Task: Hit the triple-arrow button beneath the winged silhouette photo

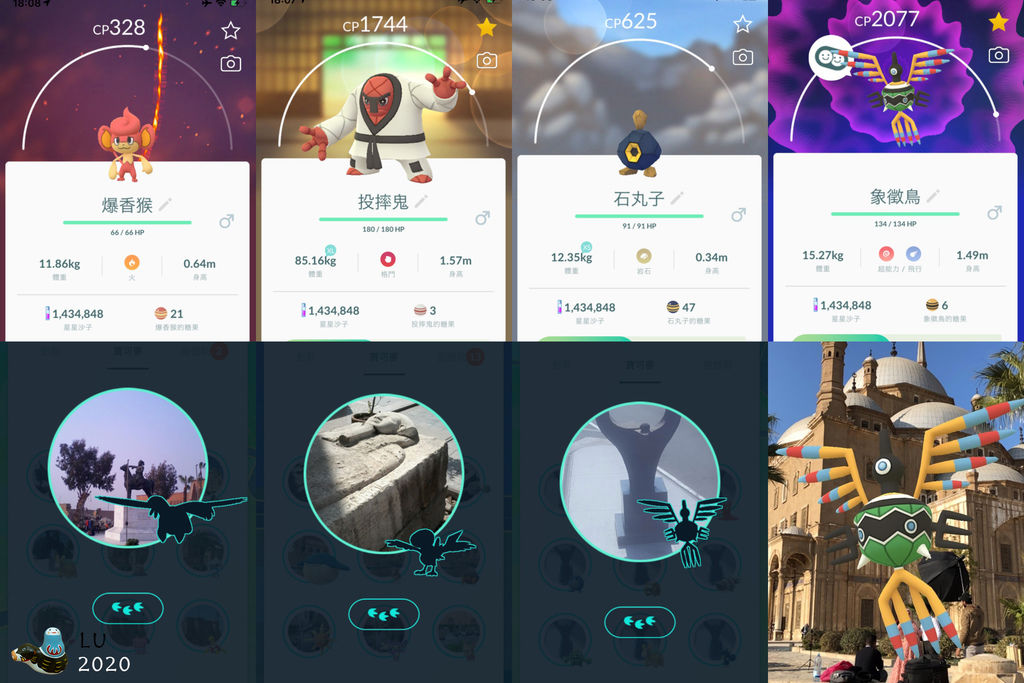Action: pyautogui.click(x=639, y=621)
